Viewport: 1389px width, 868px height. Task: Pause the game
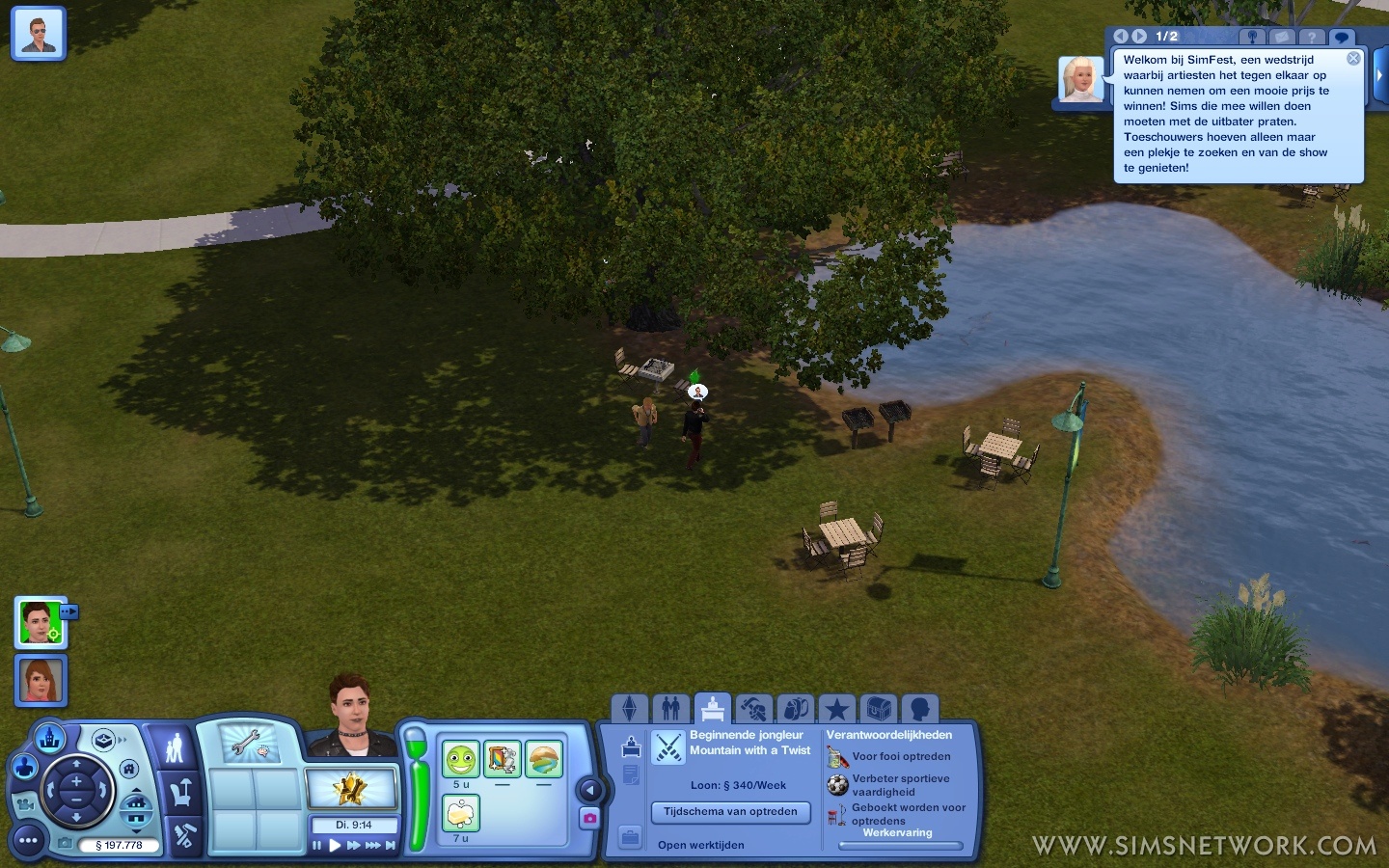point(316,846)
